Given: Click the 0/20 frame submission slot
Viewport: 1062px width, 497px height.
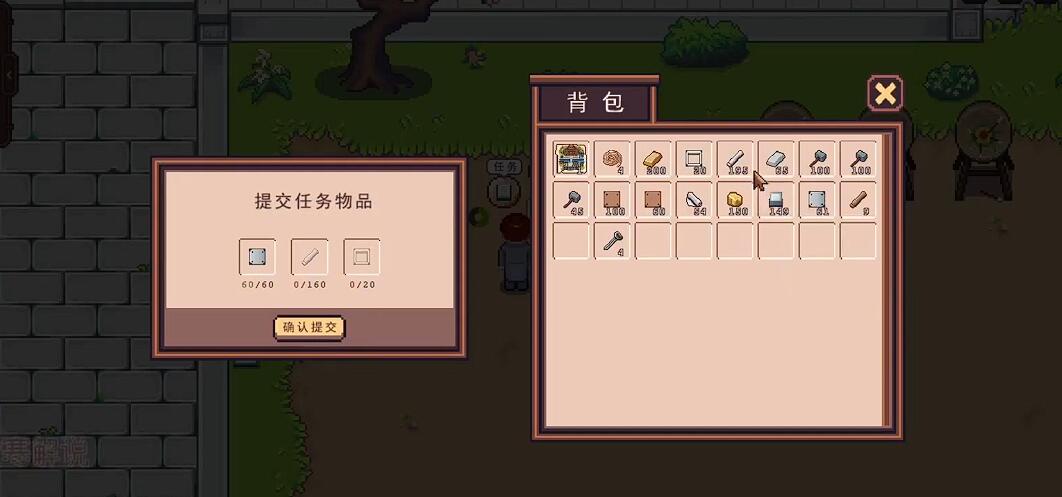Looking at the screenshot, I should (x=361, y=257).
